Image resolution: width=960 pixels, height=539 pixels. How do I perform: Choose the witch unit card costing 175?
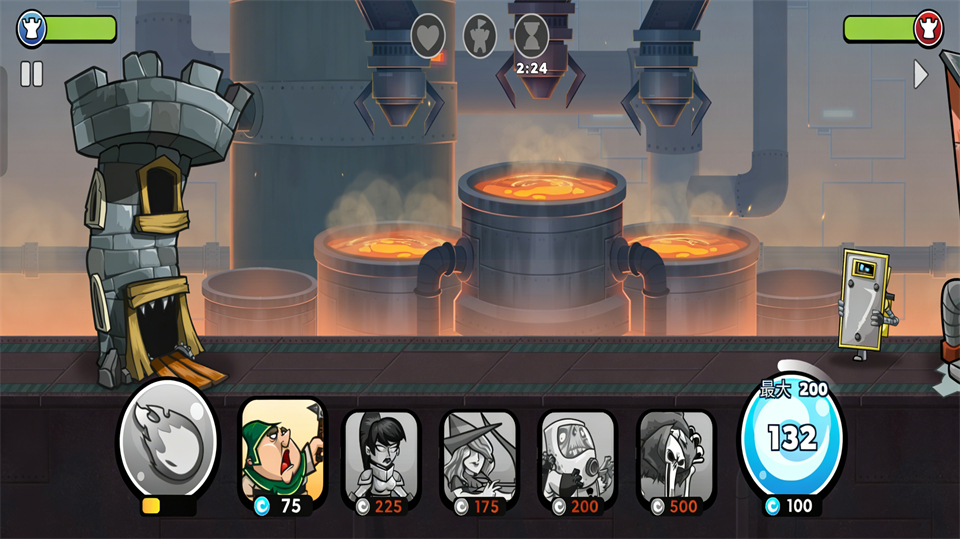[x=479, y=455]
